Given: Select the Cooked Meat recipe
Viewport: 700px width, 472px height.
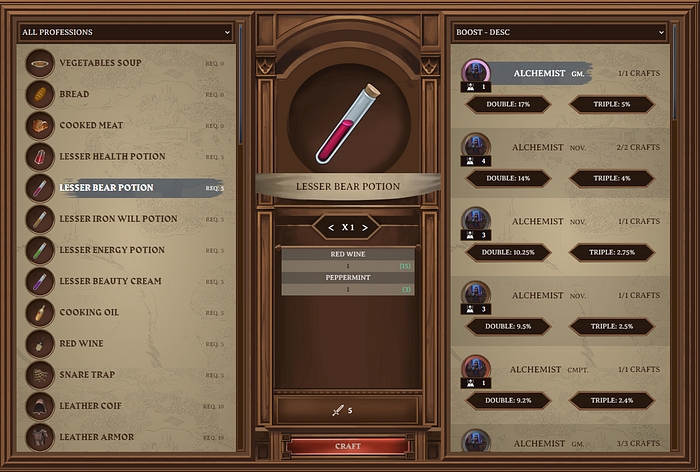Looking at the screenshot, I should (x=94, y=125).
